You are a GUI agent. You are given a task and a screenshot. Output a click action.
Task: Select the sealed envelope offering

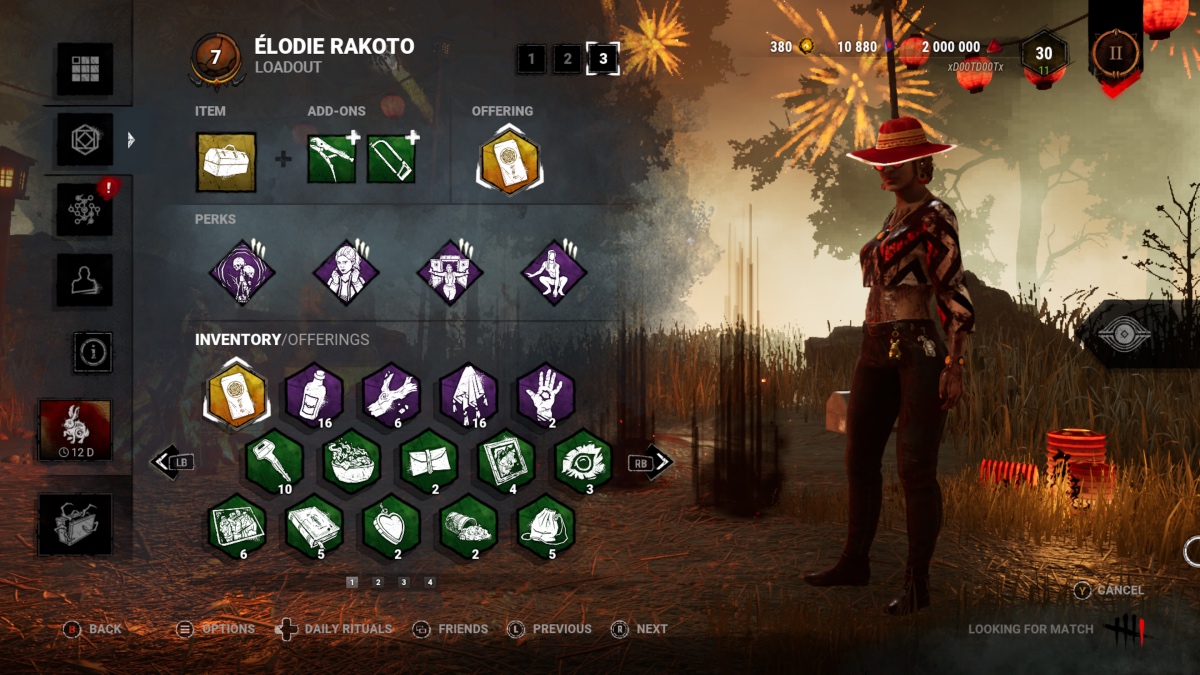(429, 459)
